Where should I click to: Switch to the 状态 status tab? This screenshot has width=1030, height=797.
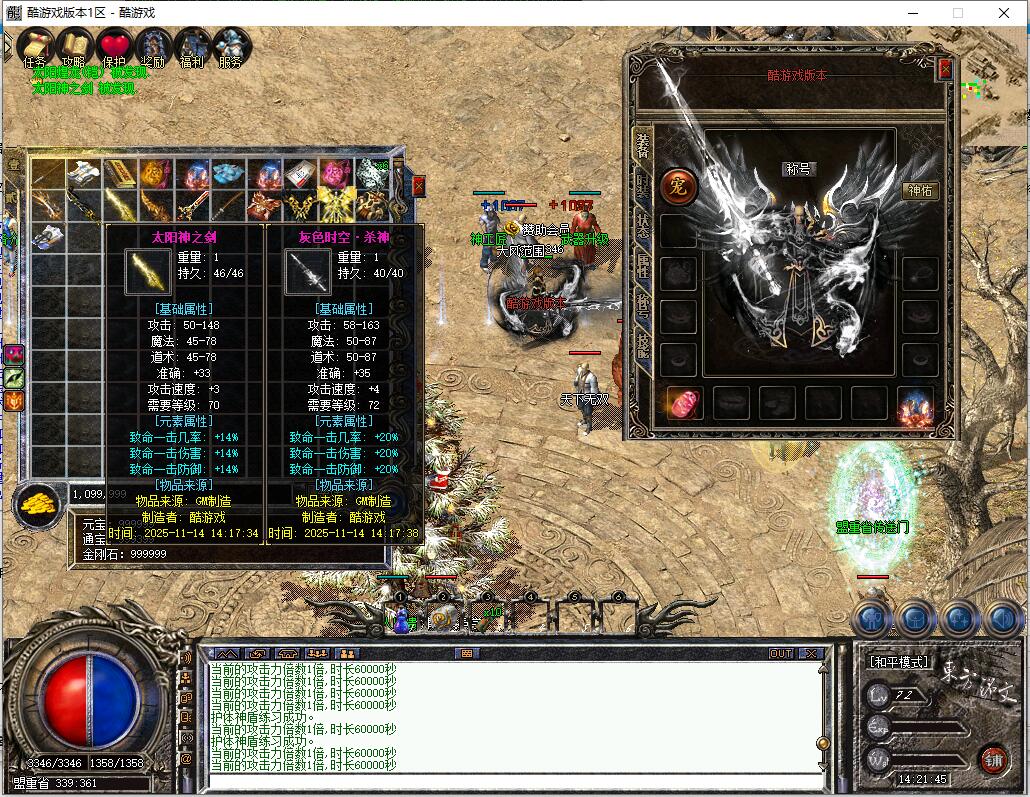pos(642,226)
